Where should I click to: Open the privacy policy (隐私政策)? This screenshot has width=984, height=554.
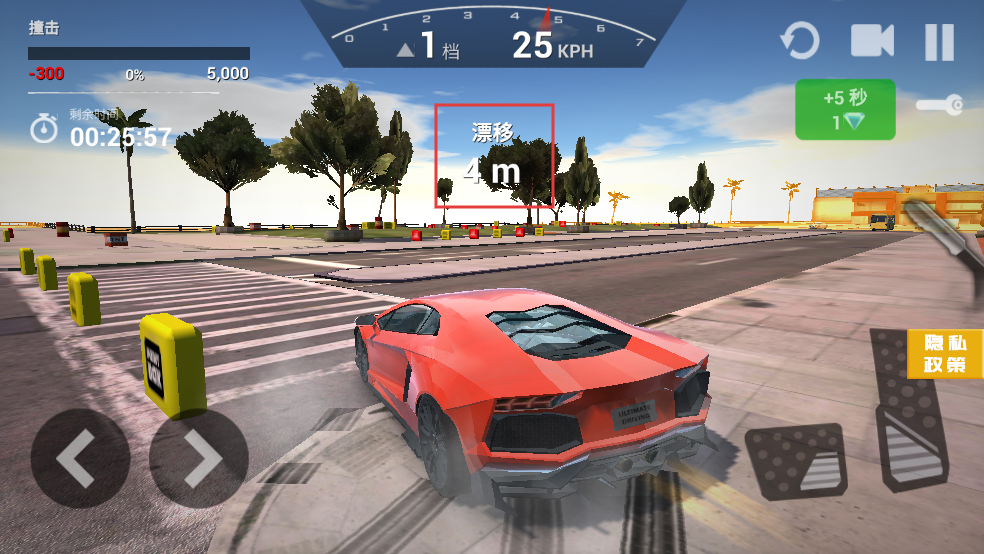click(945, 354)
